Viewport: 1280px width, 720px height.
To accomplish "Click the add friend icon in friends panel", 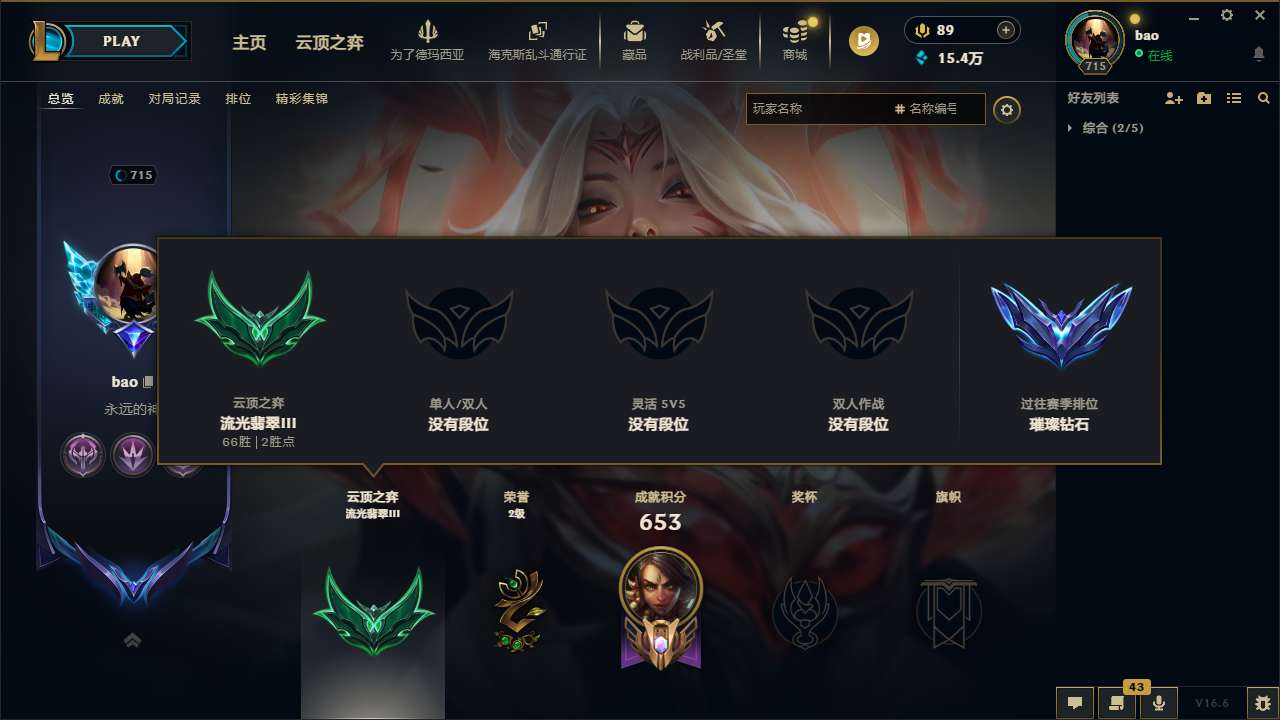I will [1171, 98].
